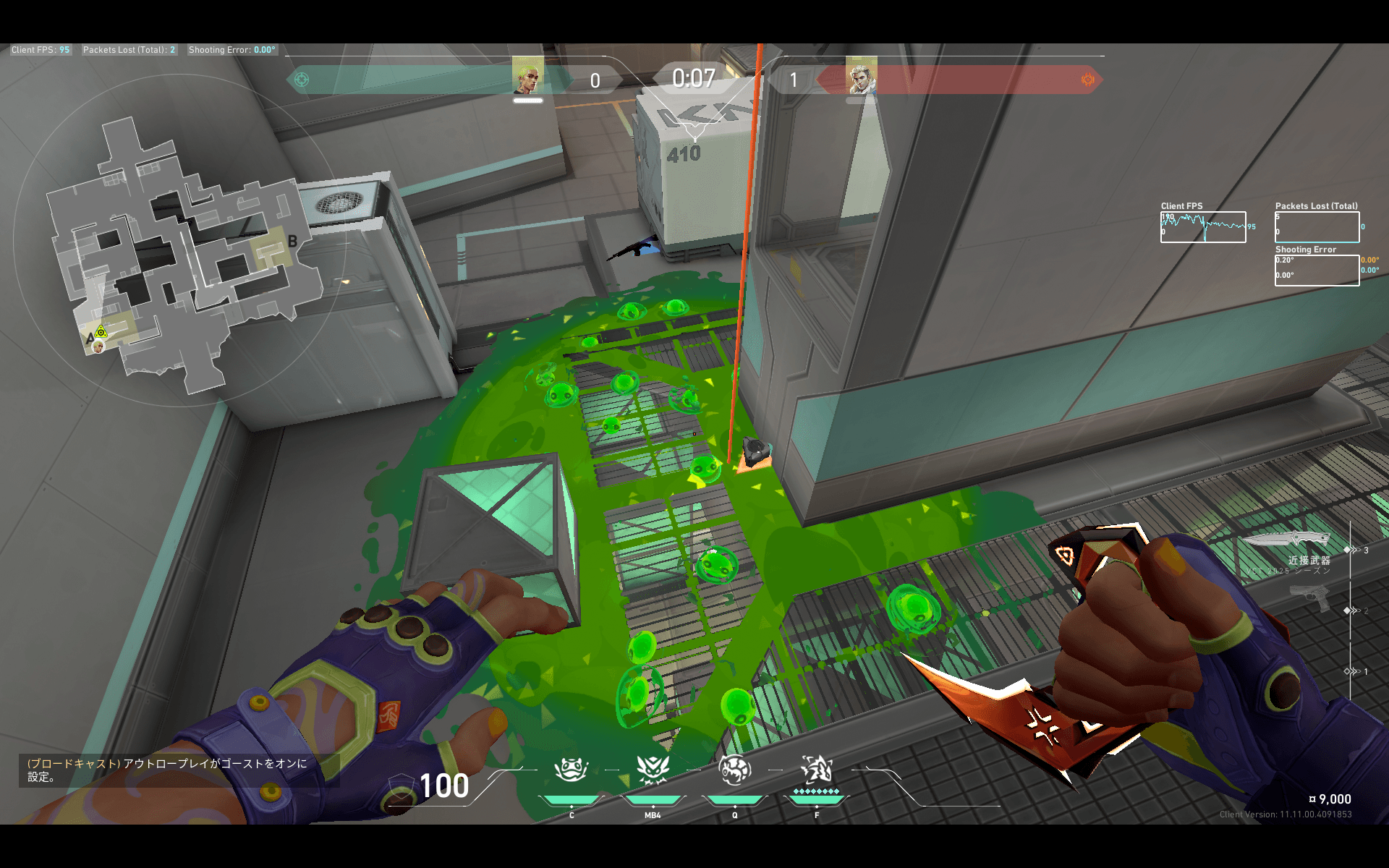Click the enemy agent portrait on red side
This screenshot has height=868, width=1389.
click(861, 75)
